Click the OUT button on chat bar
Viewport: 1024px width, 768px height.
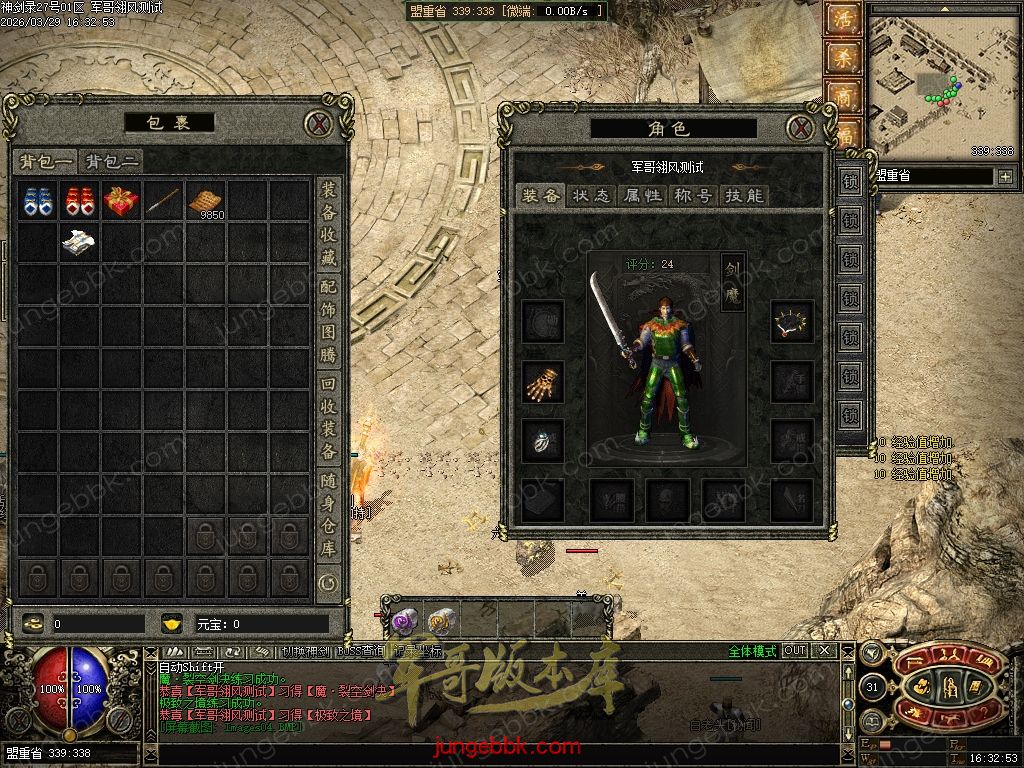pyautogui.click(x=795, y=651)
